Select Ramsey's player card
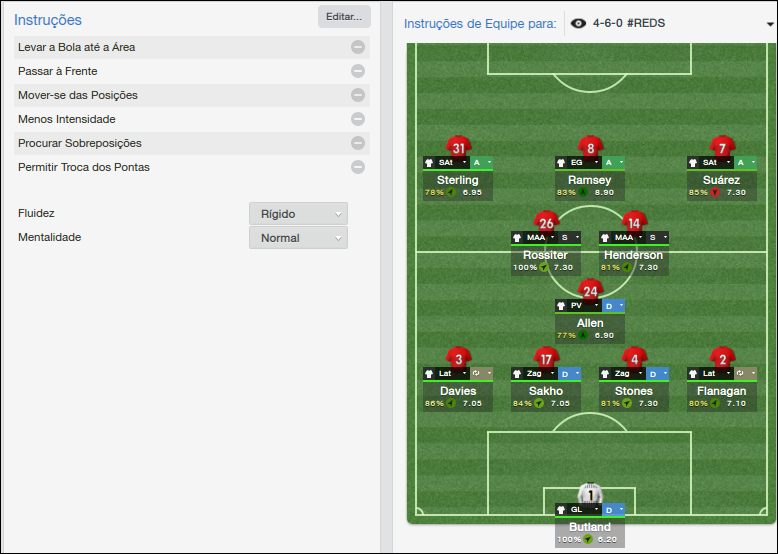Image resolution: width=778 pixels, height=554 pixels. pos(590,180)
